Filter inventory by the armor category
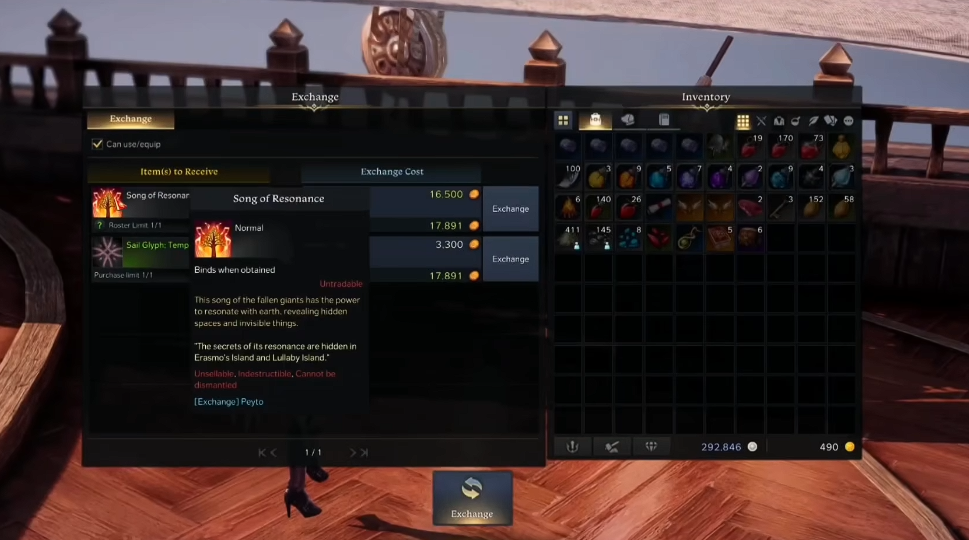Screen dimensions: 969x540 click(x=779, y=122)
